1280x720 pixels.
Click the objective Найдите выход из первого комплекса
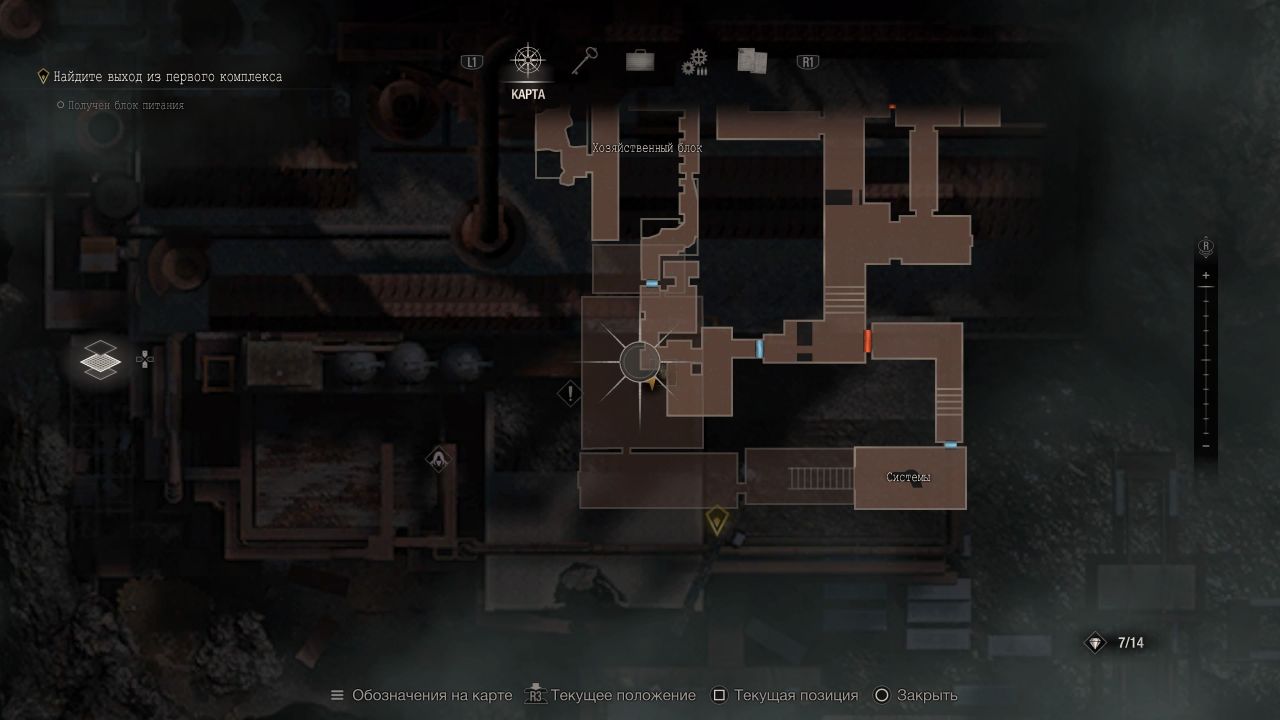click(168, 77)
